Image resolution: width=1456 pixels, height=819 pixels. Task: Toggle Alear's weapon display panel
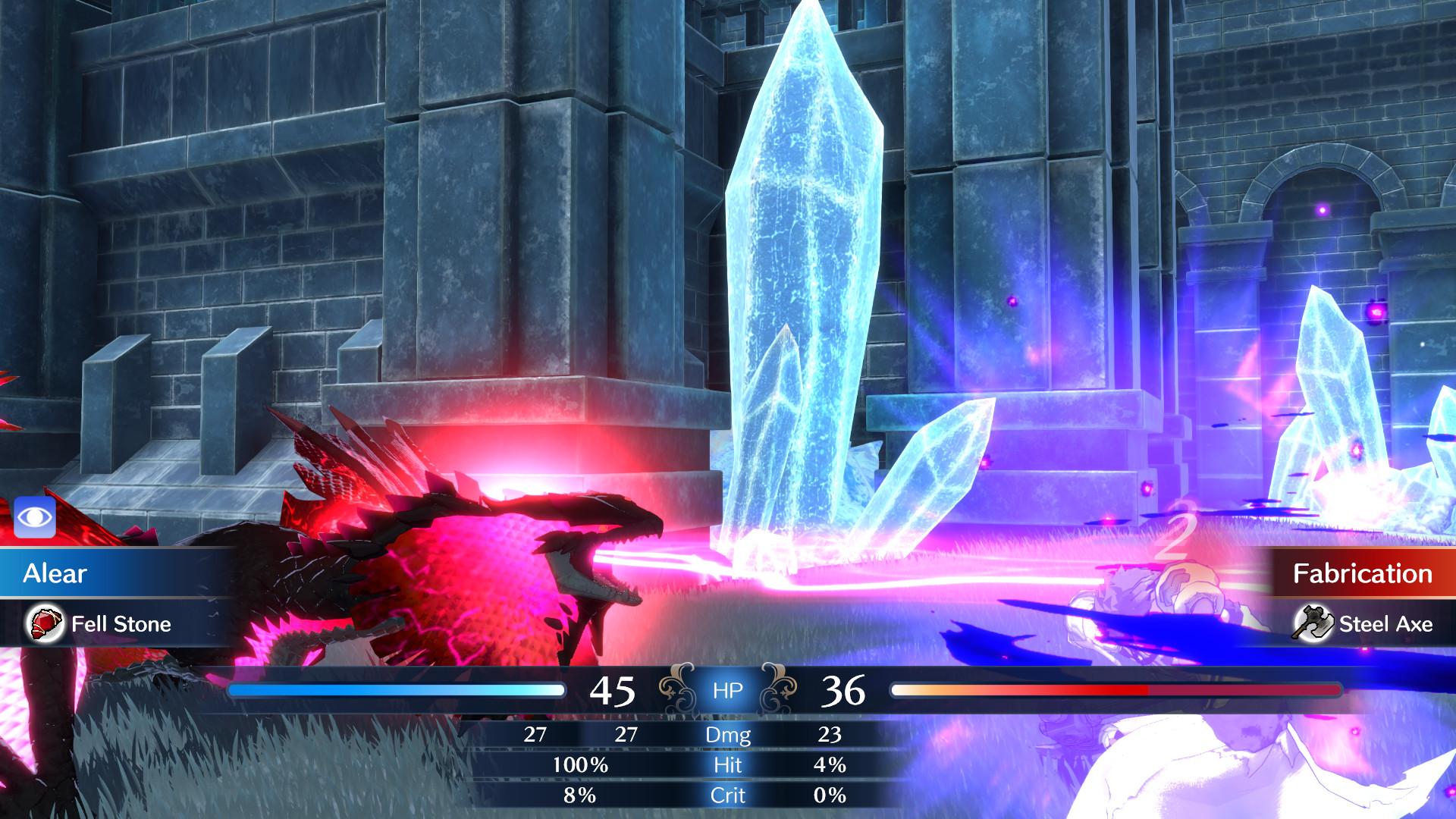[x=114, y=624]
